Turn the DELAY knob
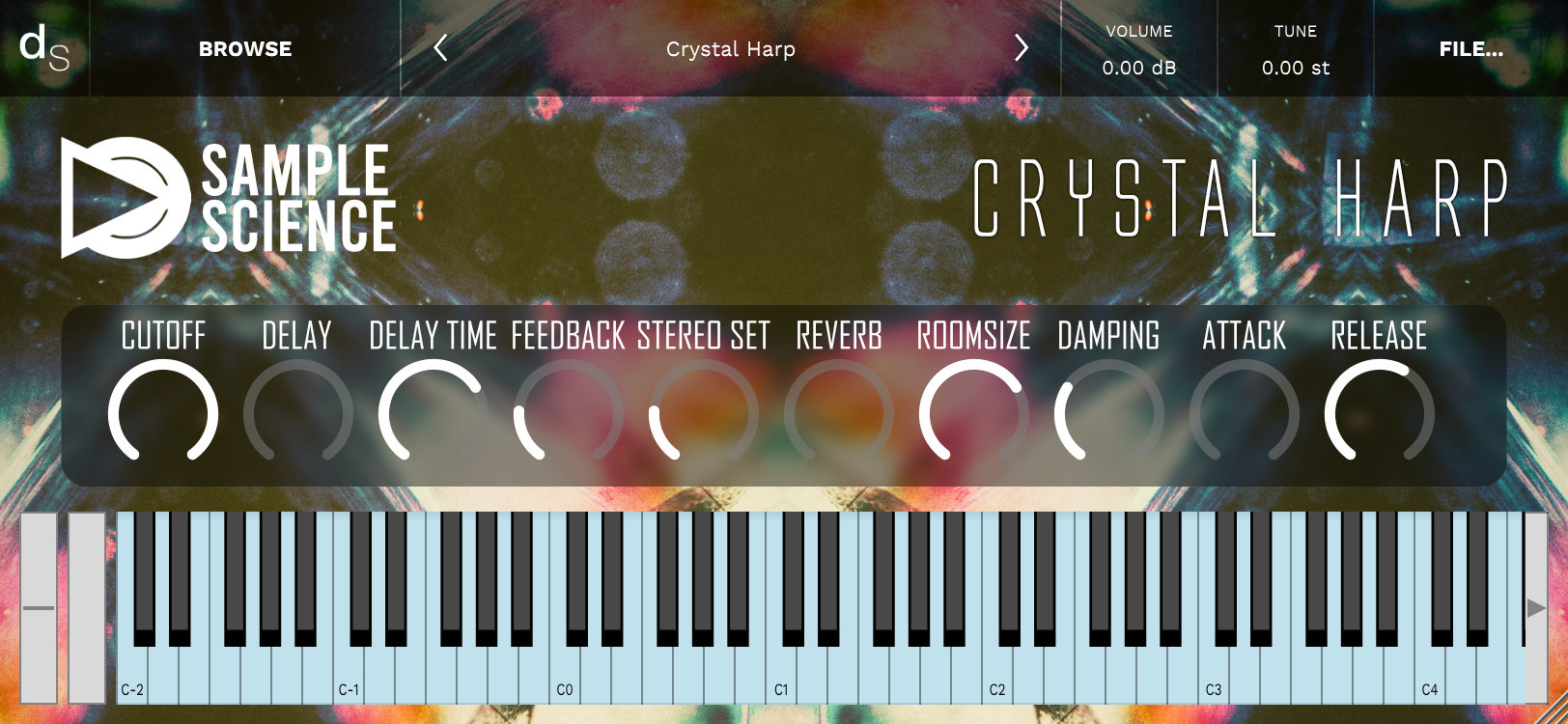This screenshot has height=724, width=1568. (297, 410)
